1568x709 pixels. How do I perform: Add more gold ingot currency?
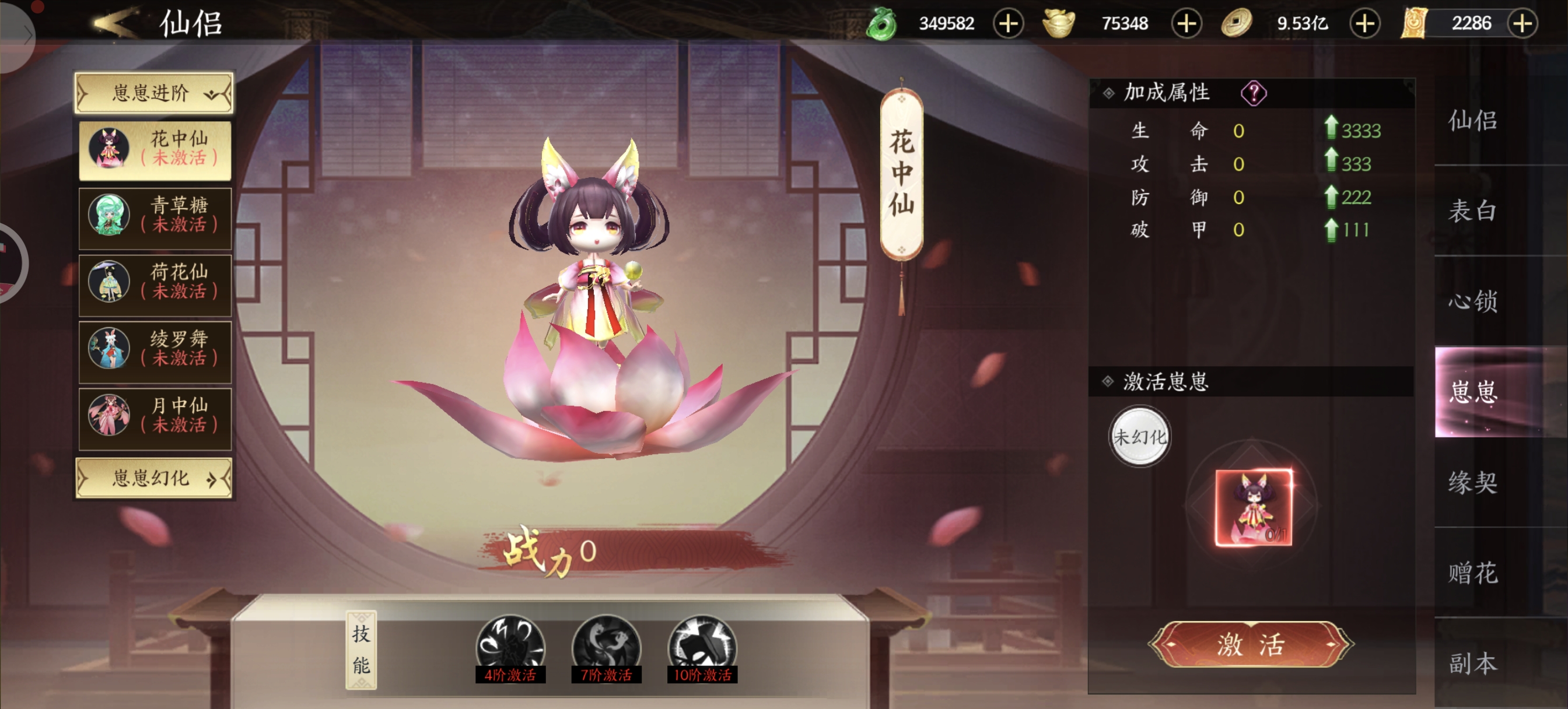pyautogui.click(x=1186, y=24)
